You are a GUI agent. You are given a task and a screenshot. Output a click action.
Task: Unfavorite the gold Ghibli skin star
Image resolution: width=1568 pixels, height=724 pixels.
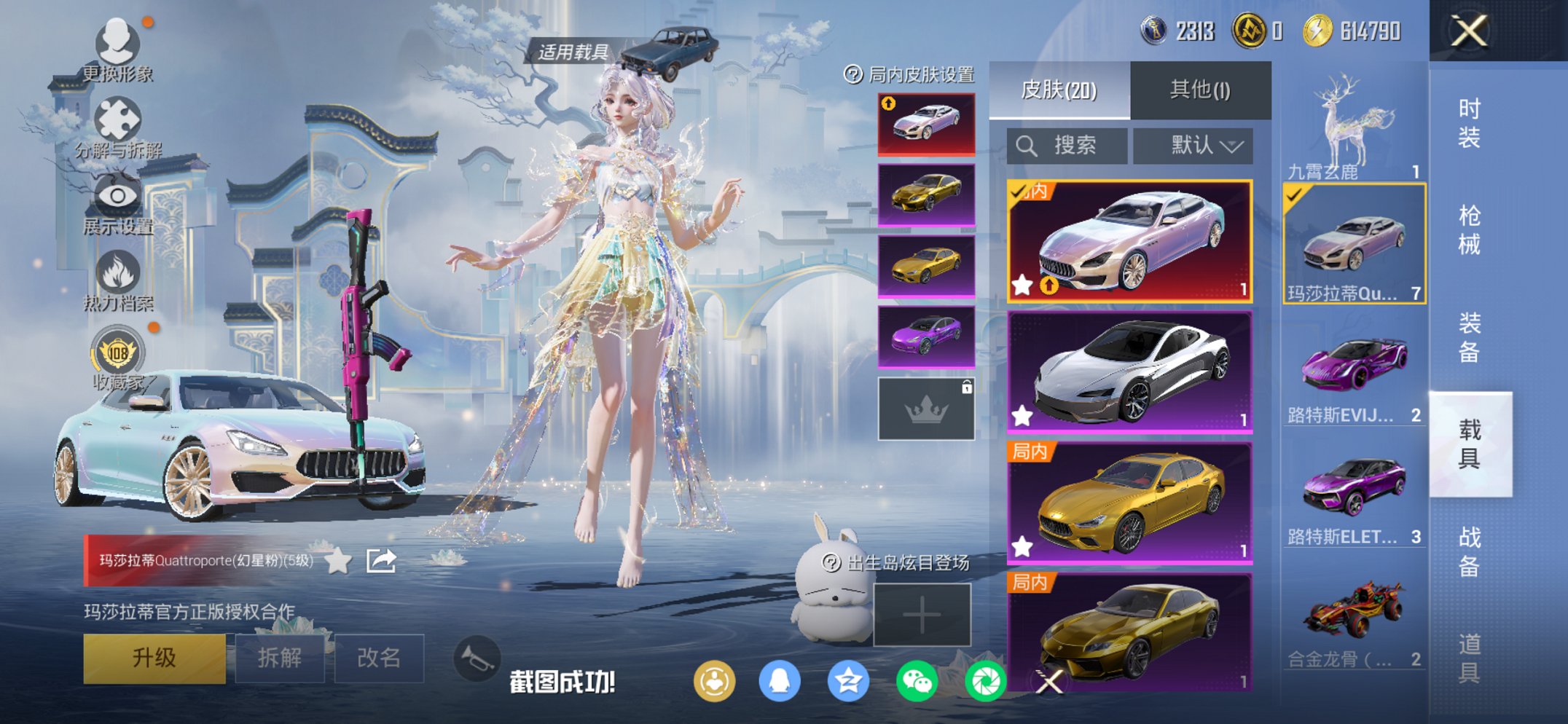click(x=1022, y=543)
